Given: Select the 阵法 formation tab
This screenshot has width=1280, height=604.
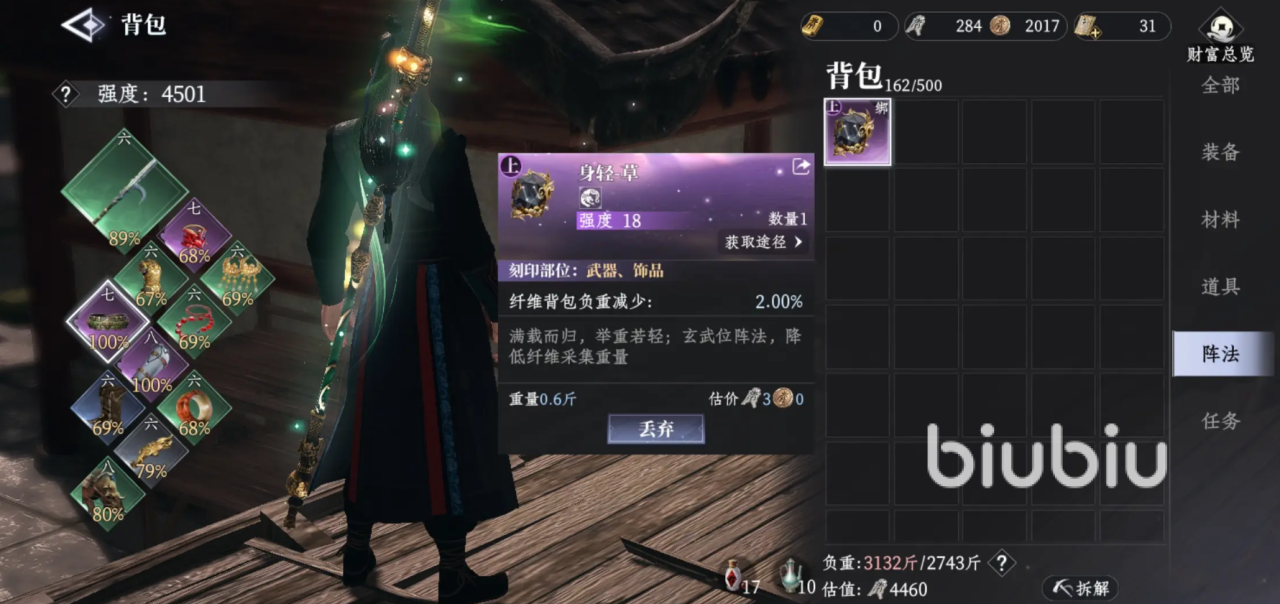Looking at the screenshot, I should pos(1220,354).
